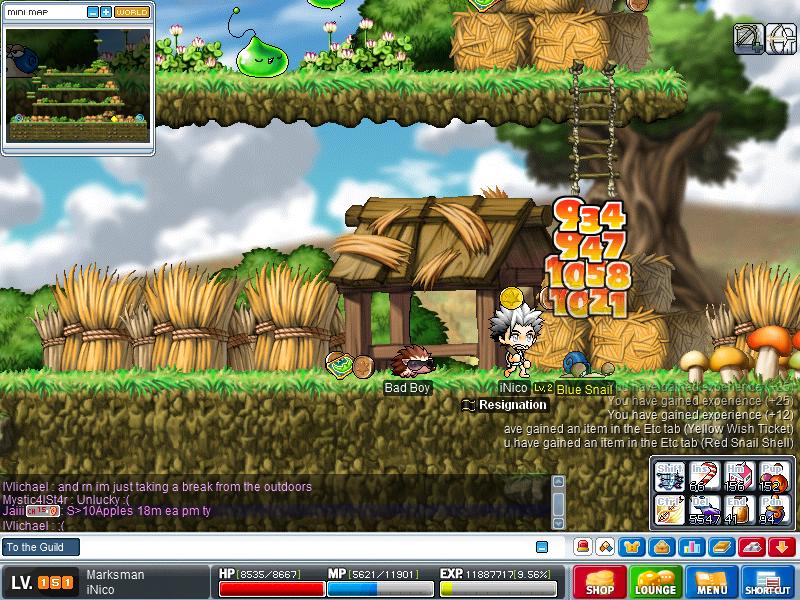Viewport: 800px width, 600px height.
Task: Click the minimap's plus button
Action: pyautogui.click(x=106, y=12)
